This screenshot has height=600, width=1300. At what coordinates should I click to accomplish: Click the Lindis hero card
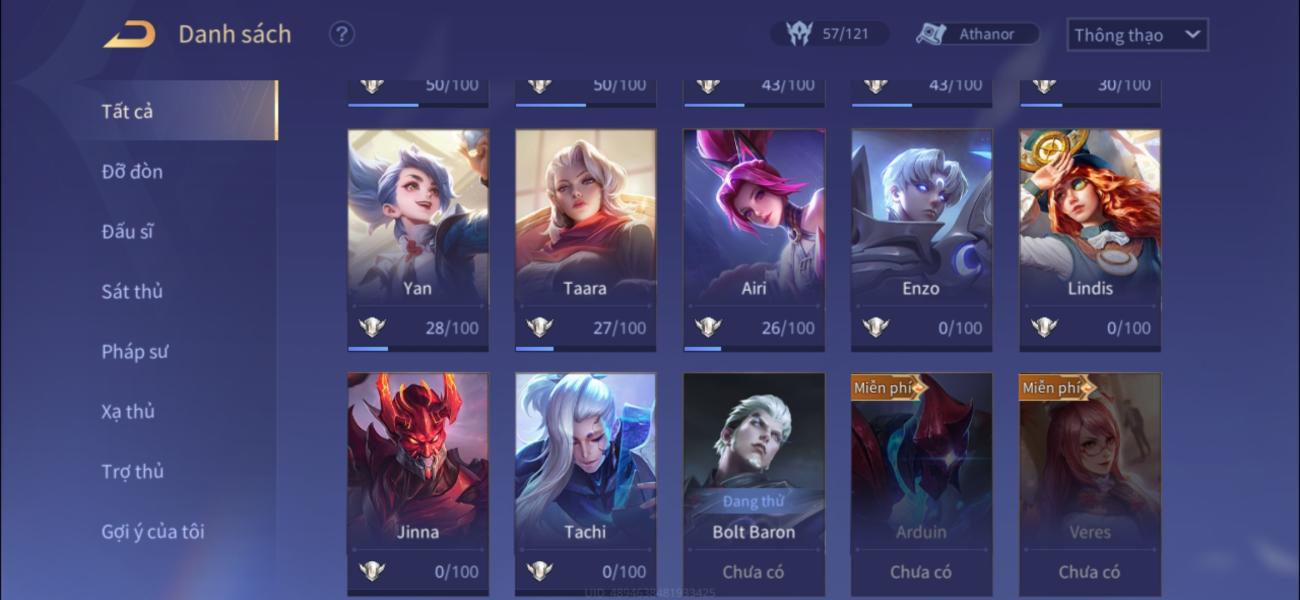coord(1089,230)
